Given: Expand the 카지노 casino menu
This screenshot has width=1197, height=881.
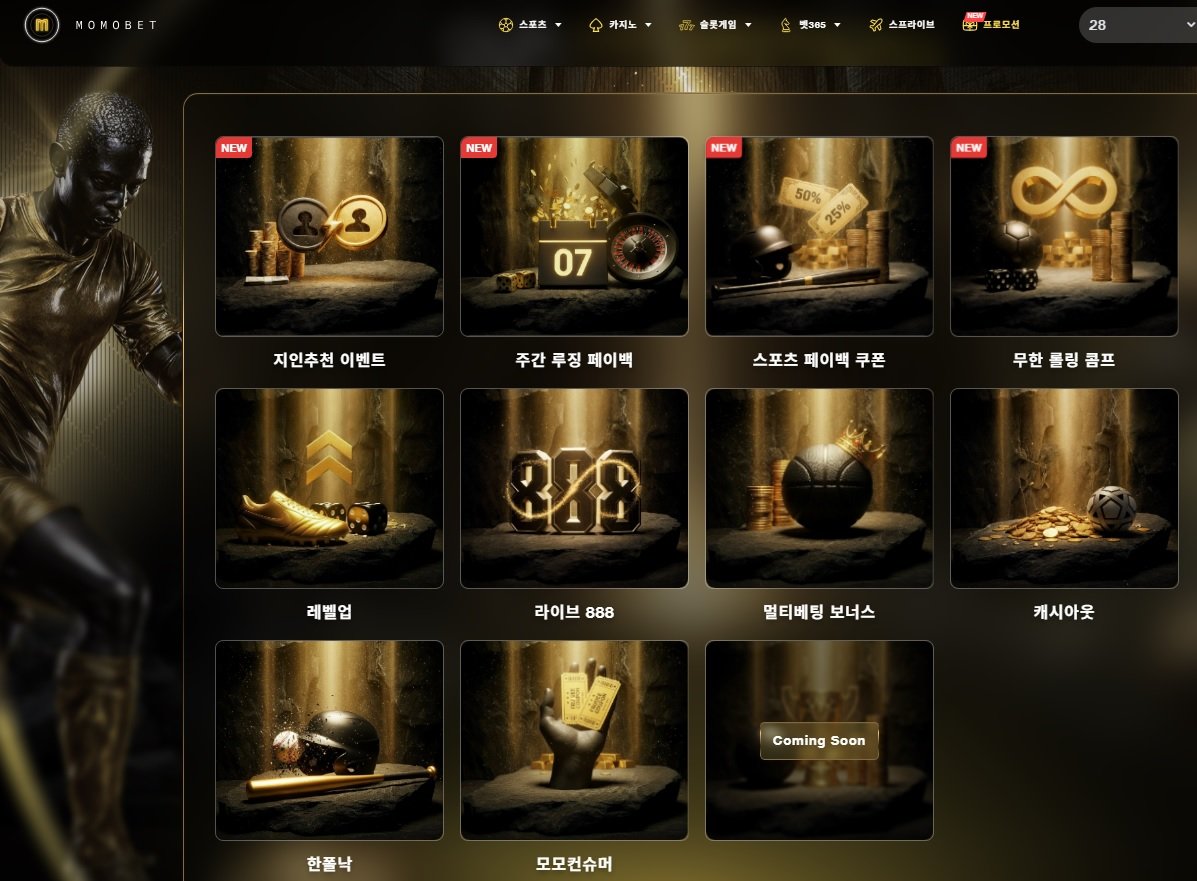Looking at the screenshot, I should click(621, 25).
